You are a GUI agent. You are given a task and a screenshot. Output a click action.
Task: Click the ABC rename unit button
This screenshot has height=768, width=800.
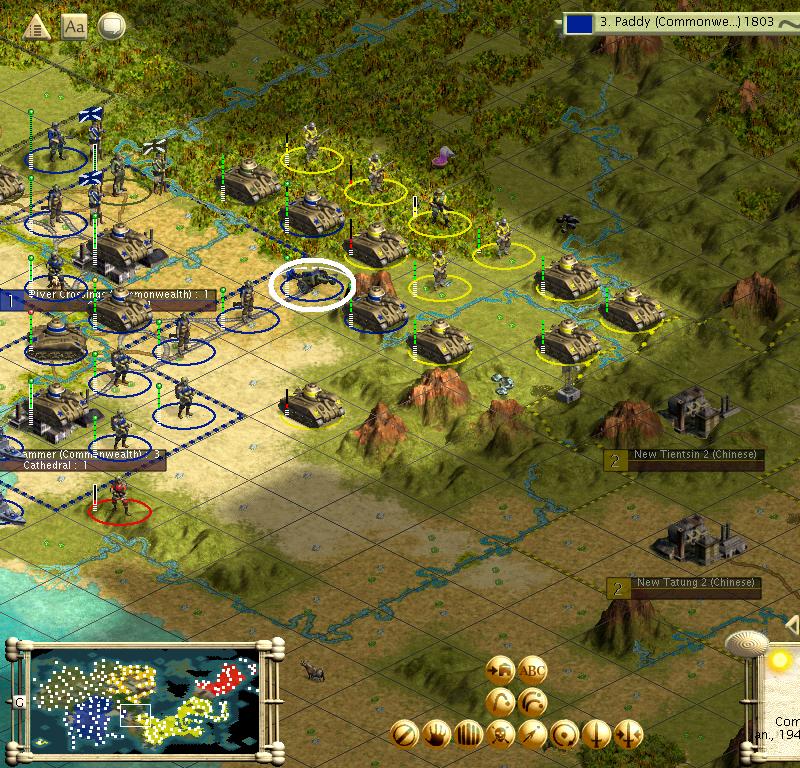point(533,670)
